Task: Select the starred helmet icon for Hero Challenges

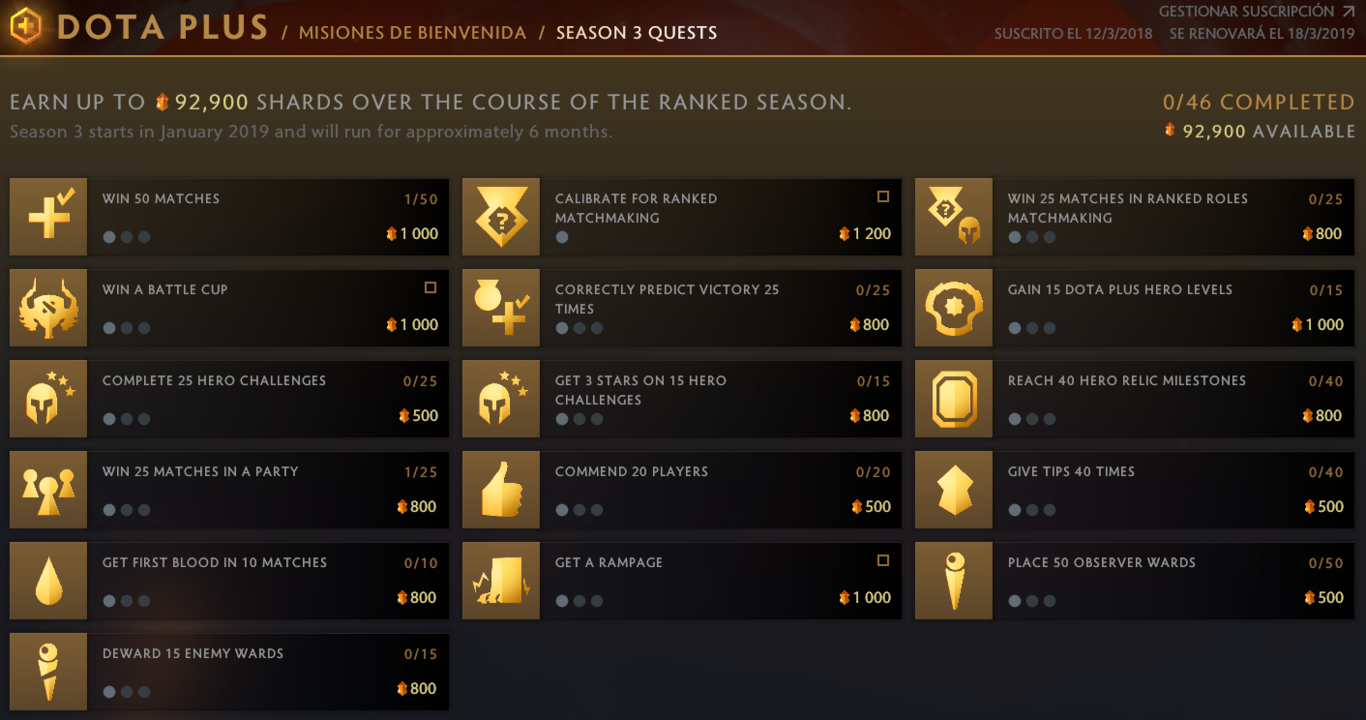Action: tap(48, 398)
